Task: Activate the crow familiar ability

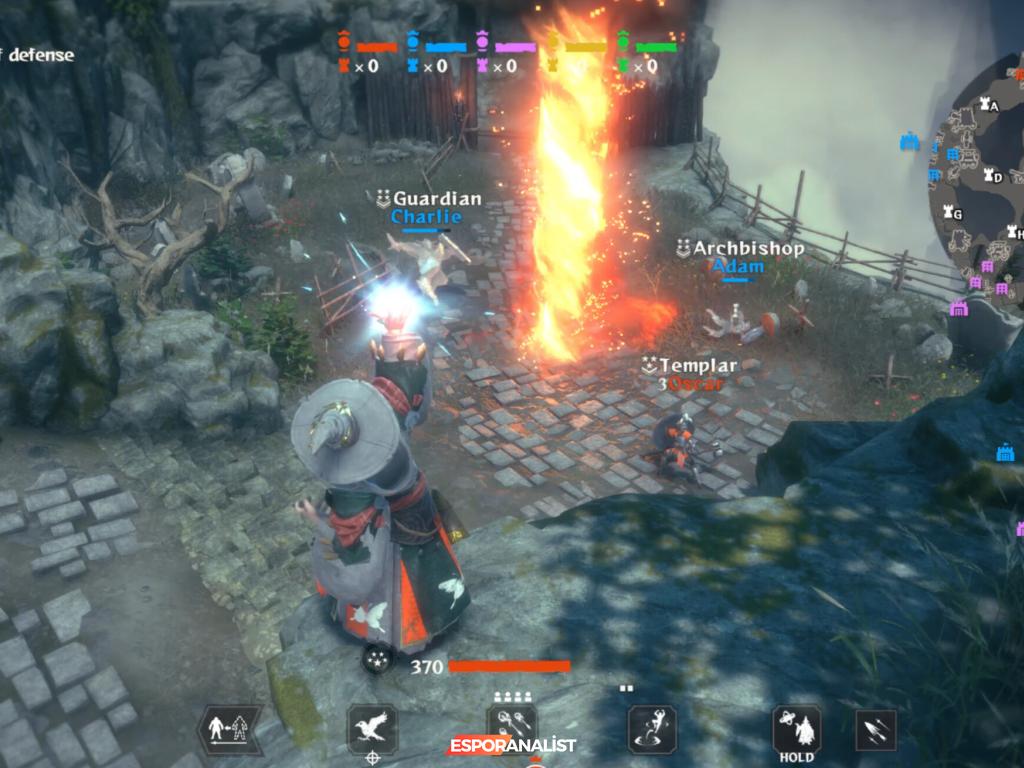Action: (372, 729)
